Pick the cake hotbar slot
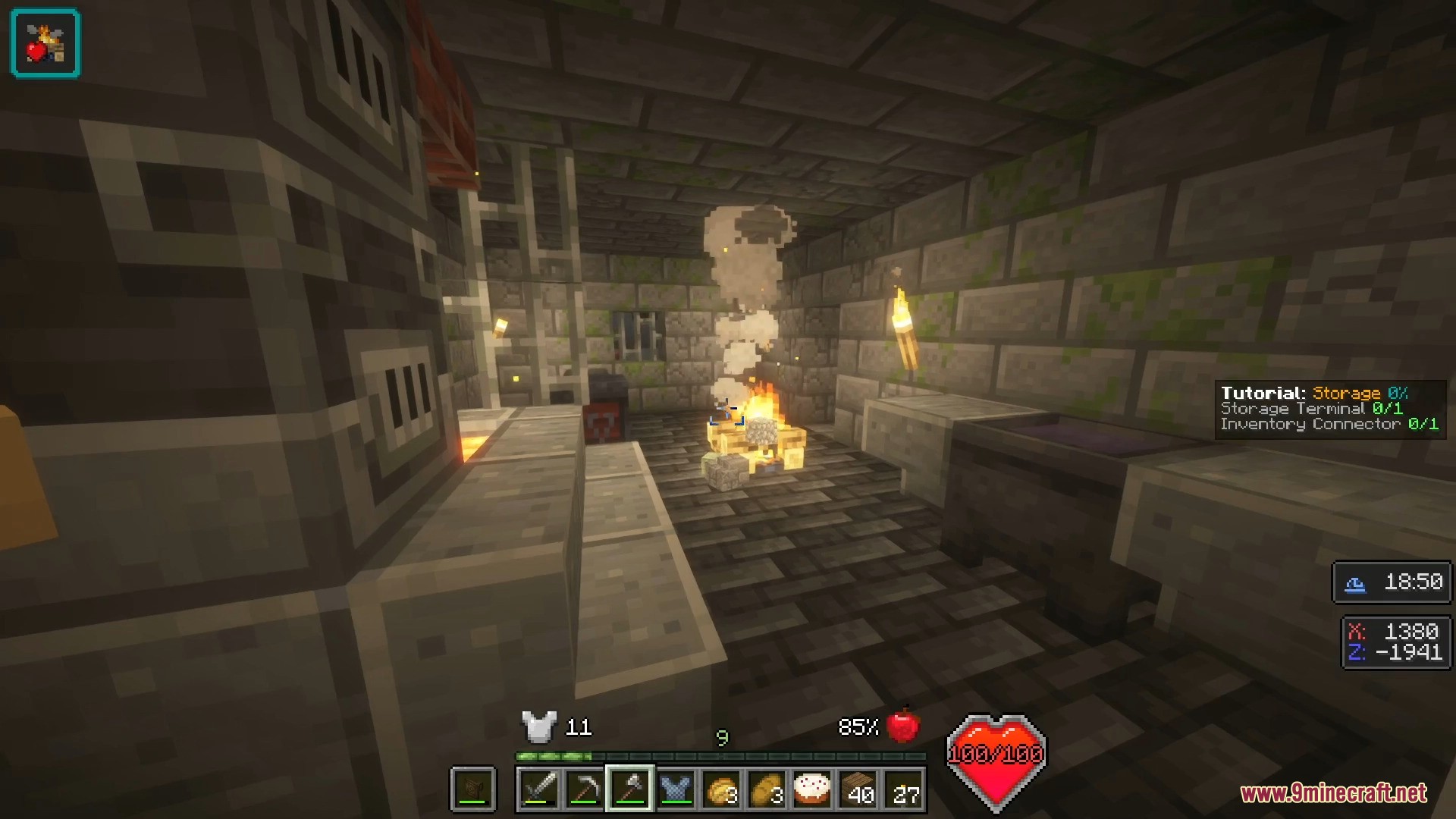The width and height of the screenshot is (1456, 819). coord(812,789)
